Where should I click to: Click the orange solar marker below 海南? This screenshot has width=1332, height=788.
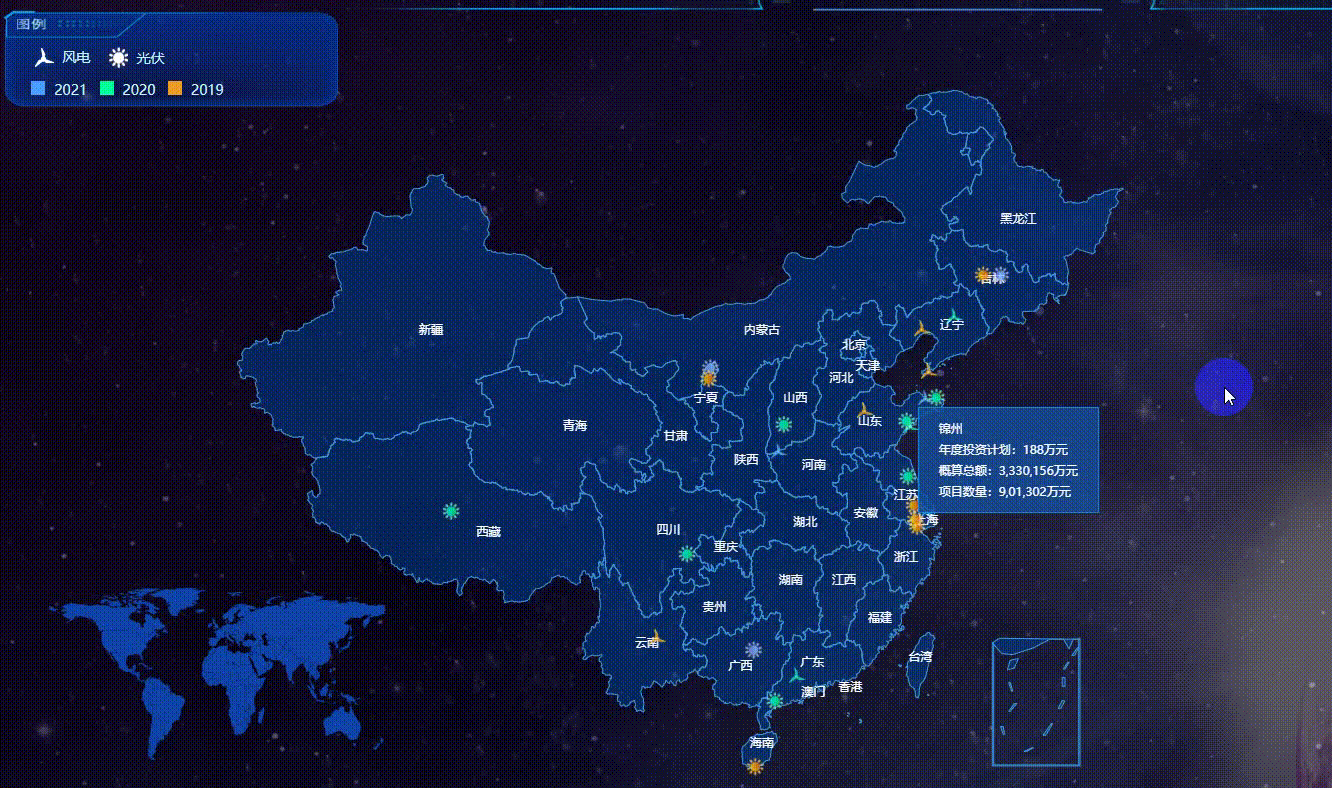(753, 768)
